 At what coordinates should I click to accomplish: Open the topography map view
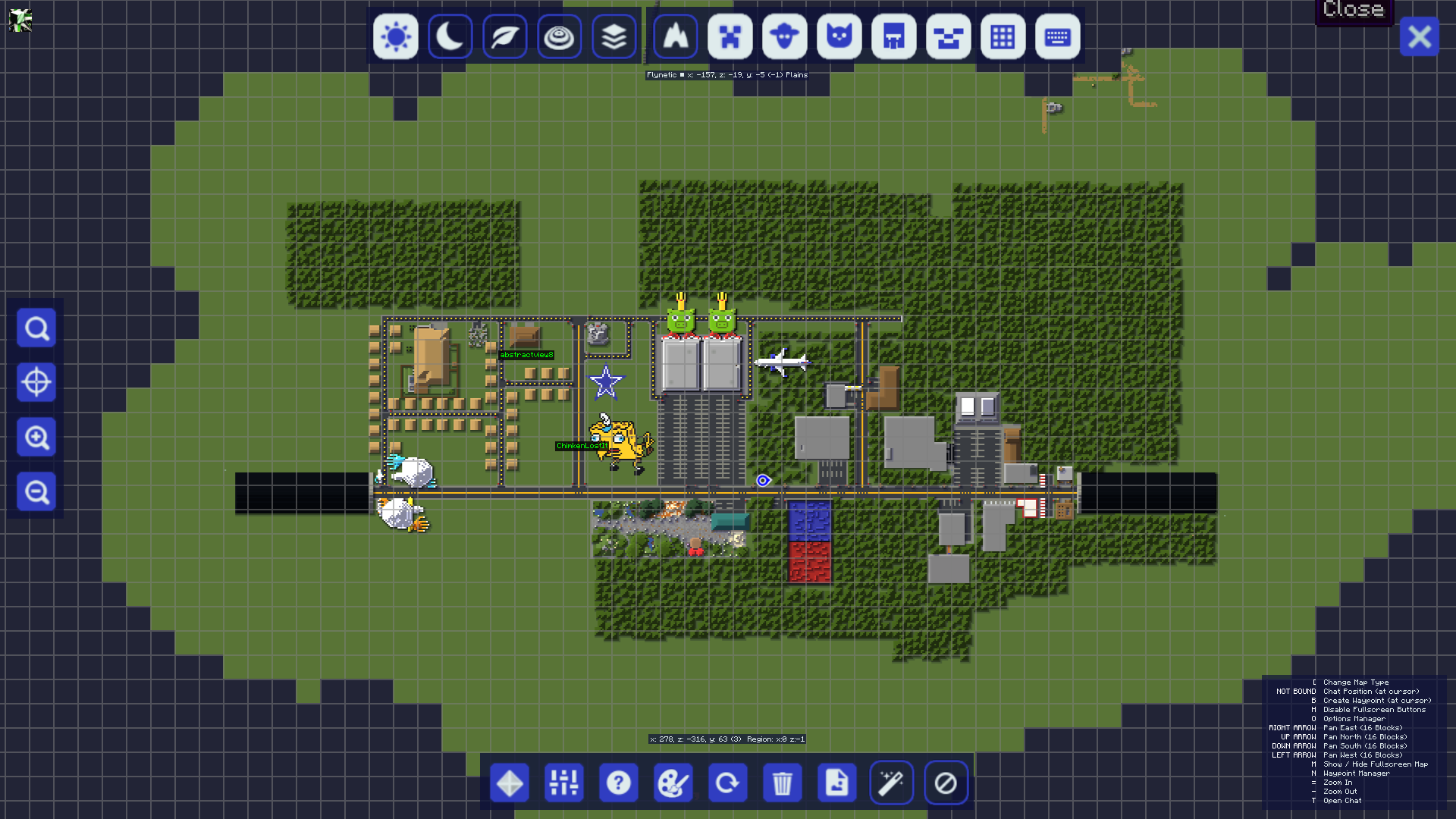[560, 36]
